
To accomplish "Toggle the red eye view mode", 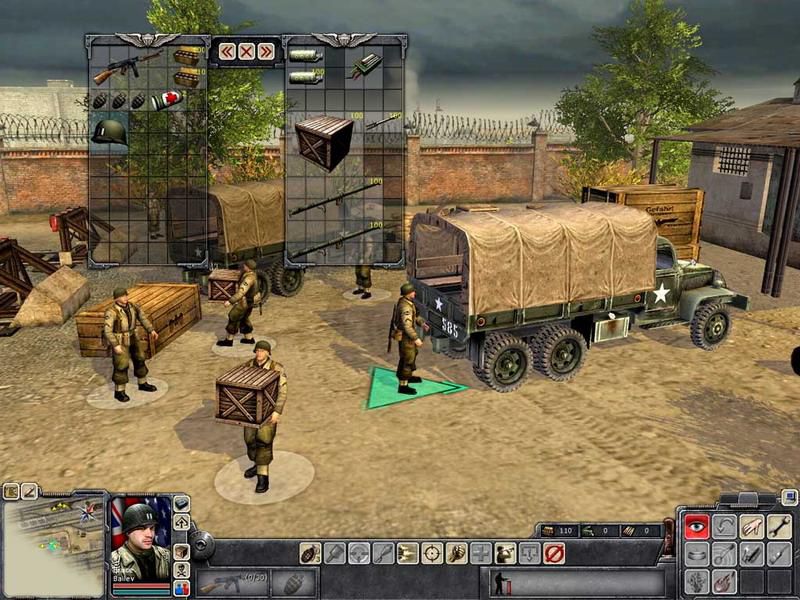I will coord(696,527).
